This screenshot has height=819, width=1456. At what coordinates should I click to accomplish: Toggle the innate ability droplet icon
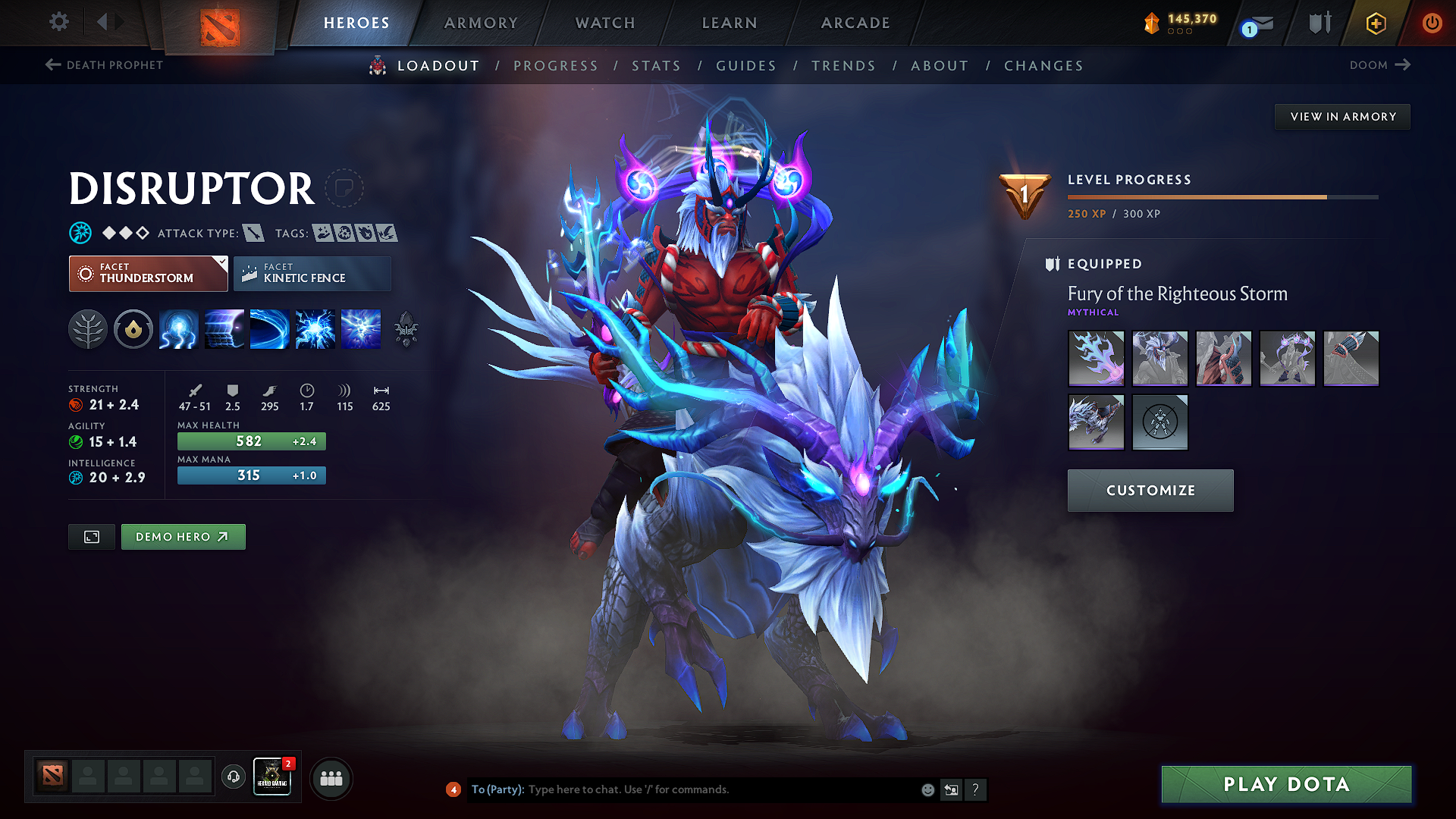133,329
